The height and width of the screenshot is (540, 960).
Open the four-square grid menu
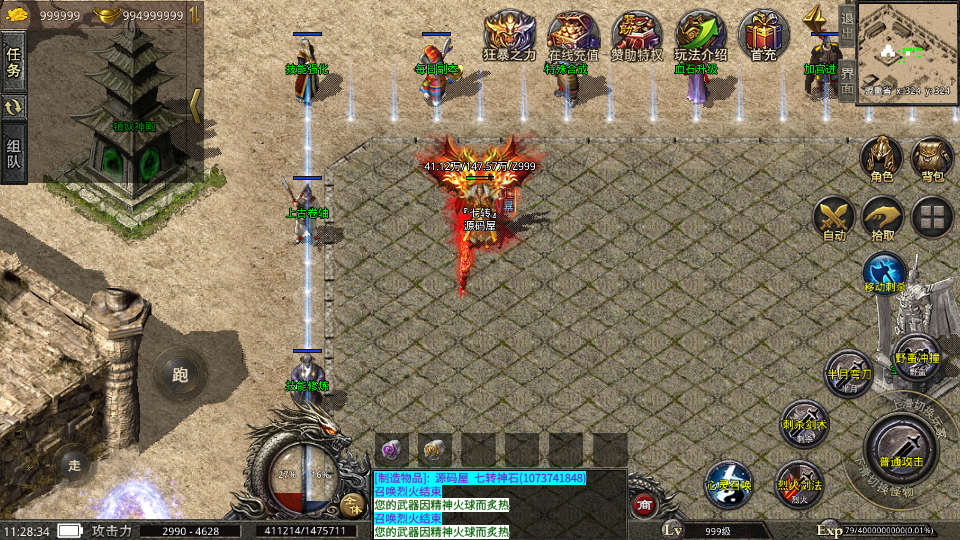[x=932, y=217]
